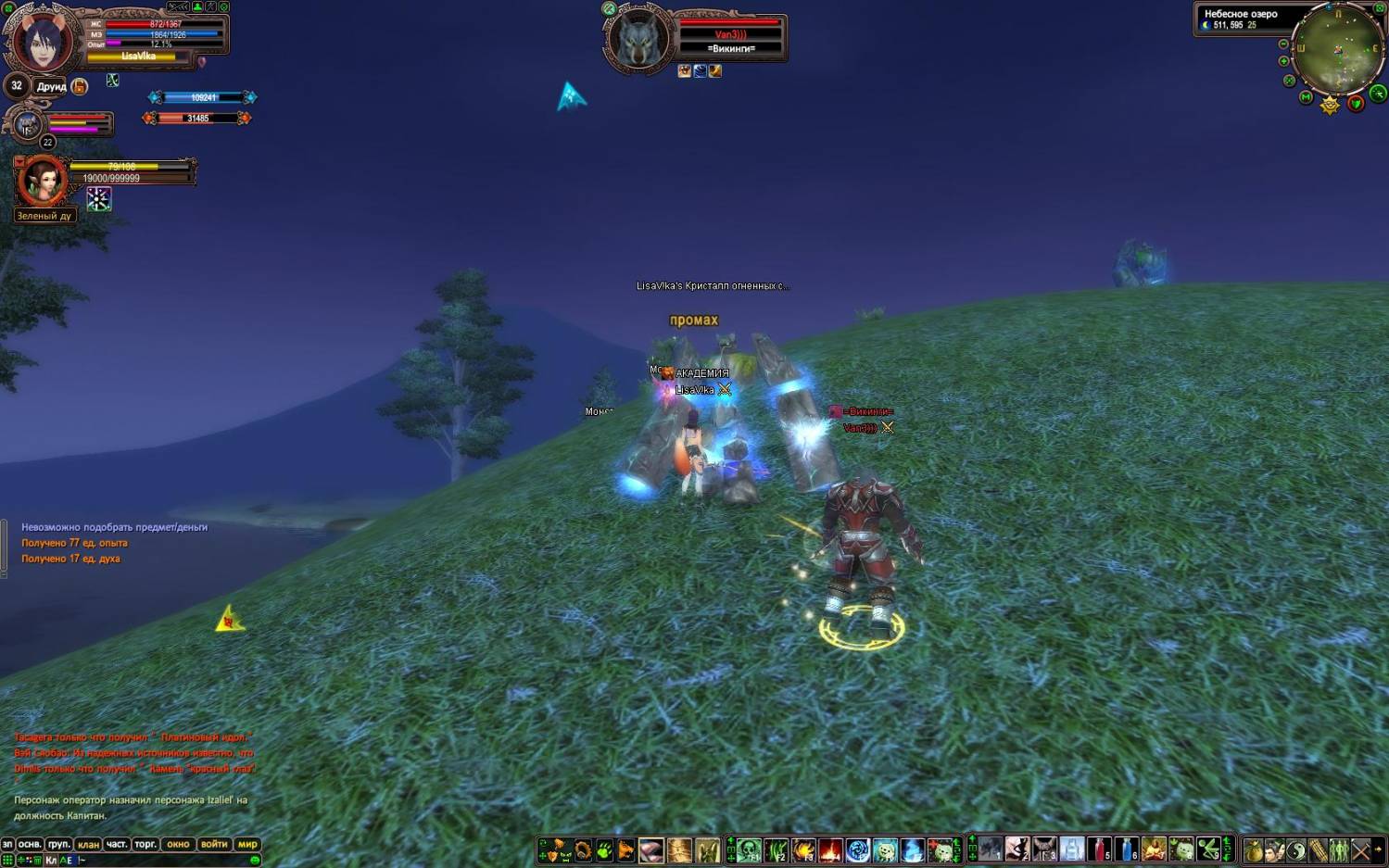Select the 'Зеленый ду' party member portrait
This screenshot has height=868, width=1389.
pyautogui.click(x=43, y=181)
